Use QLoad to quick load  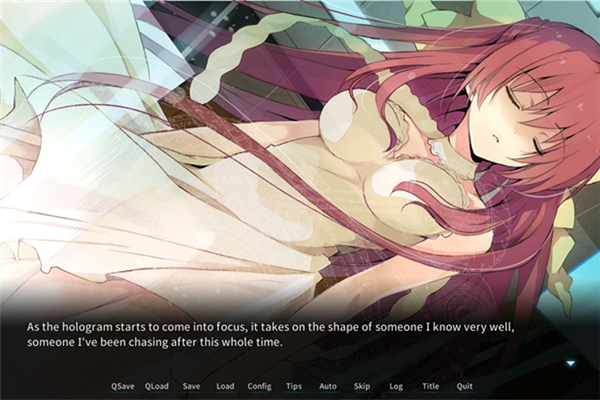click(157, 386)
